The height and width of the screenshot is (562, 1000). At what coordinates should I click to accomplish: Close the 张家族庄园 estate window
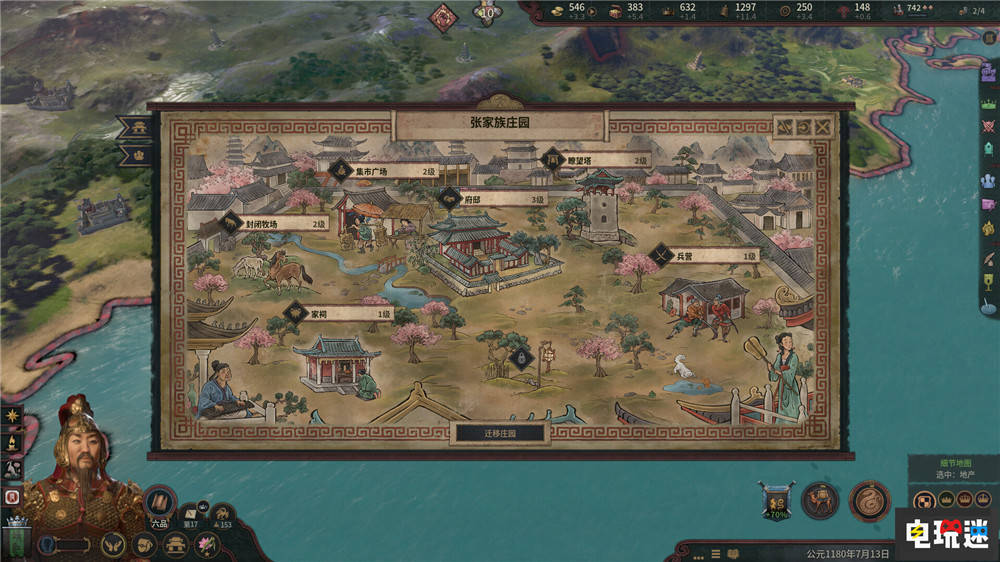(822, 128)
